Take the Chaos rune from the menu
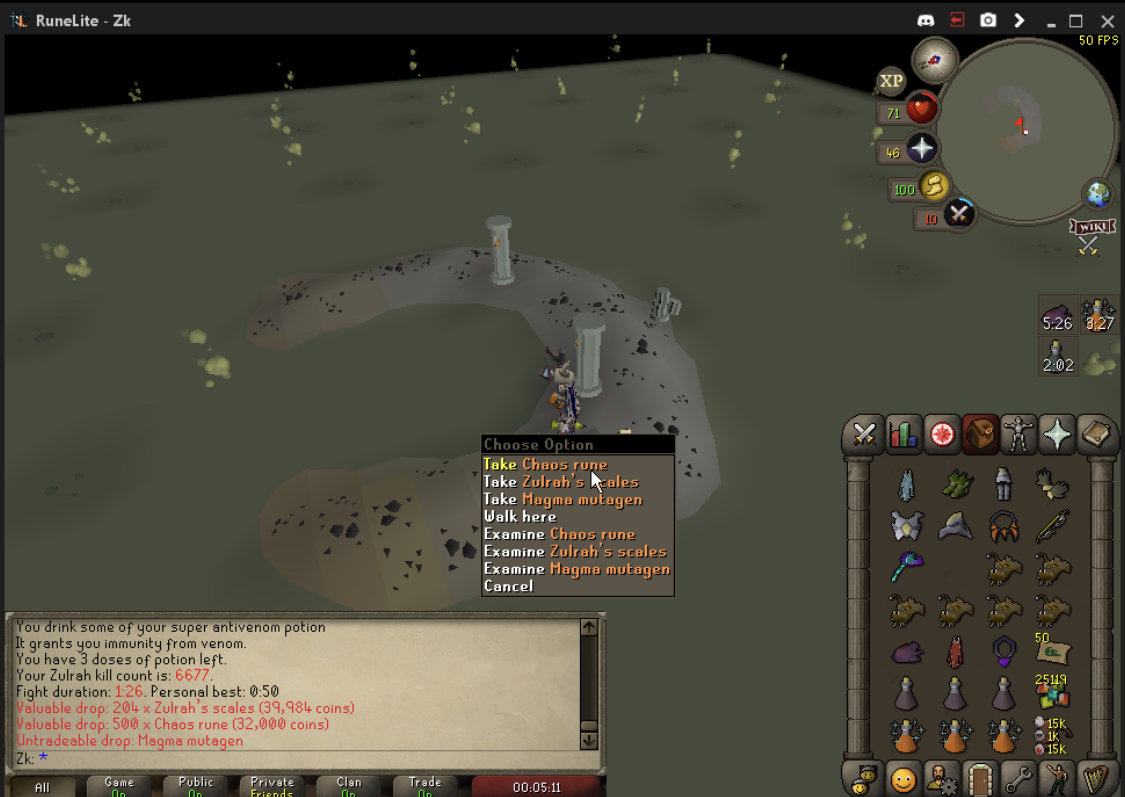 [545, 465]
